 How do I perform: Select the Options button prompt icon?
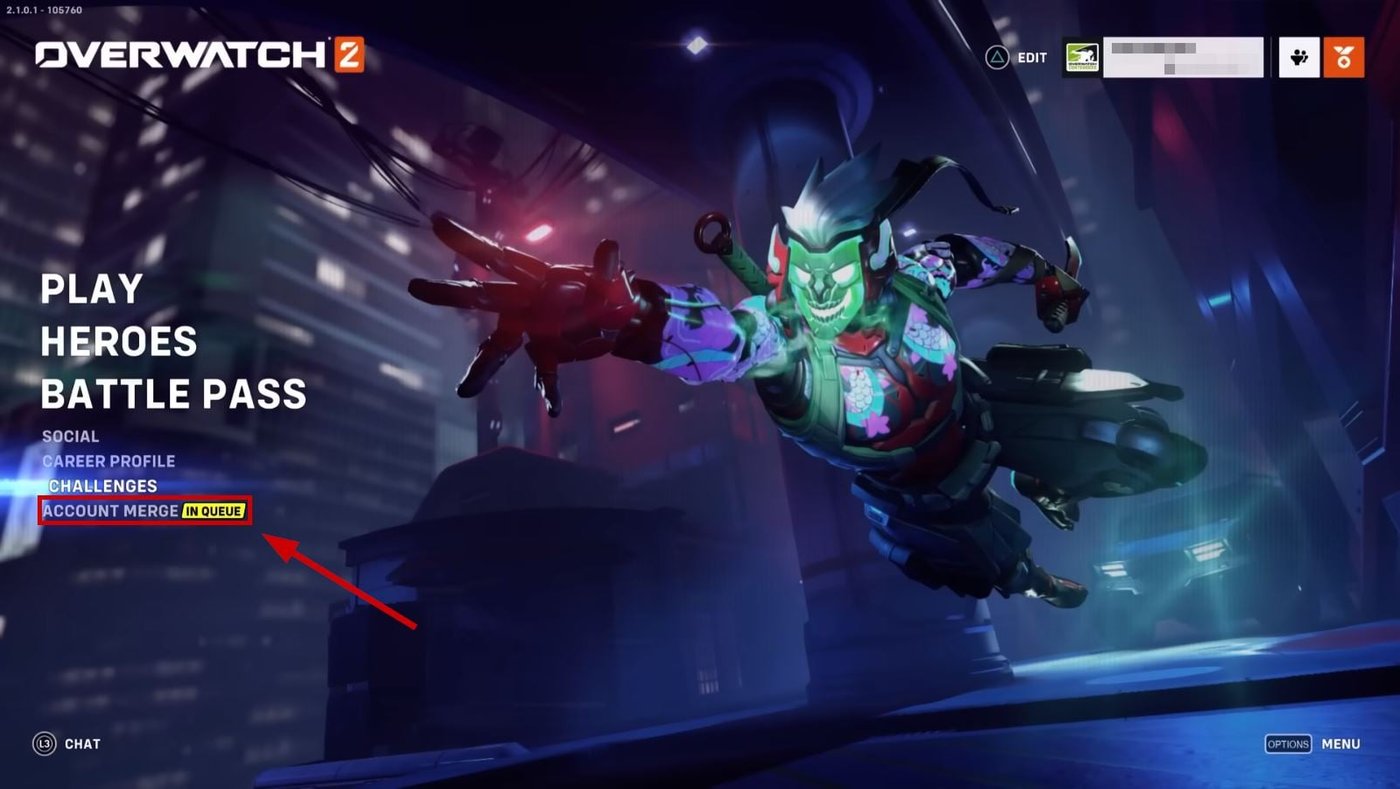pos(1288,744)
